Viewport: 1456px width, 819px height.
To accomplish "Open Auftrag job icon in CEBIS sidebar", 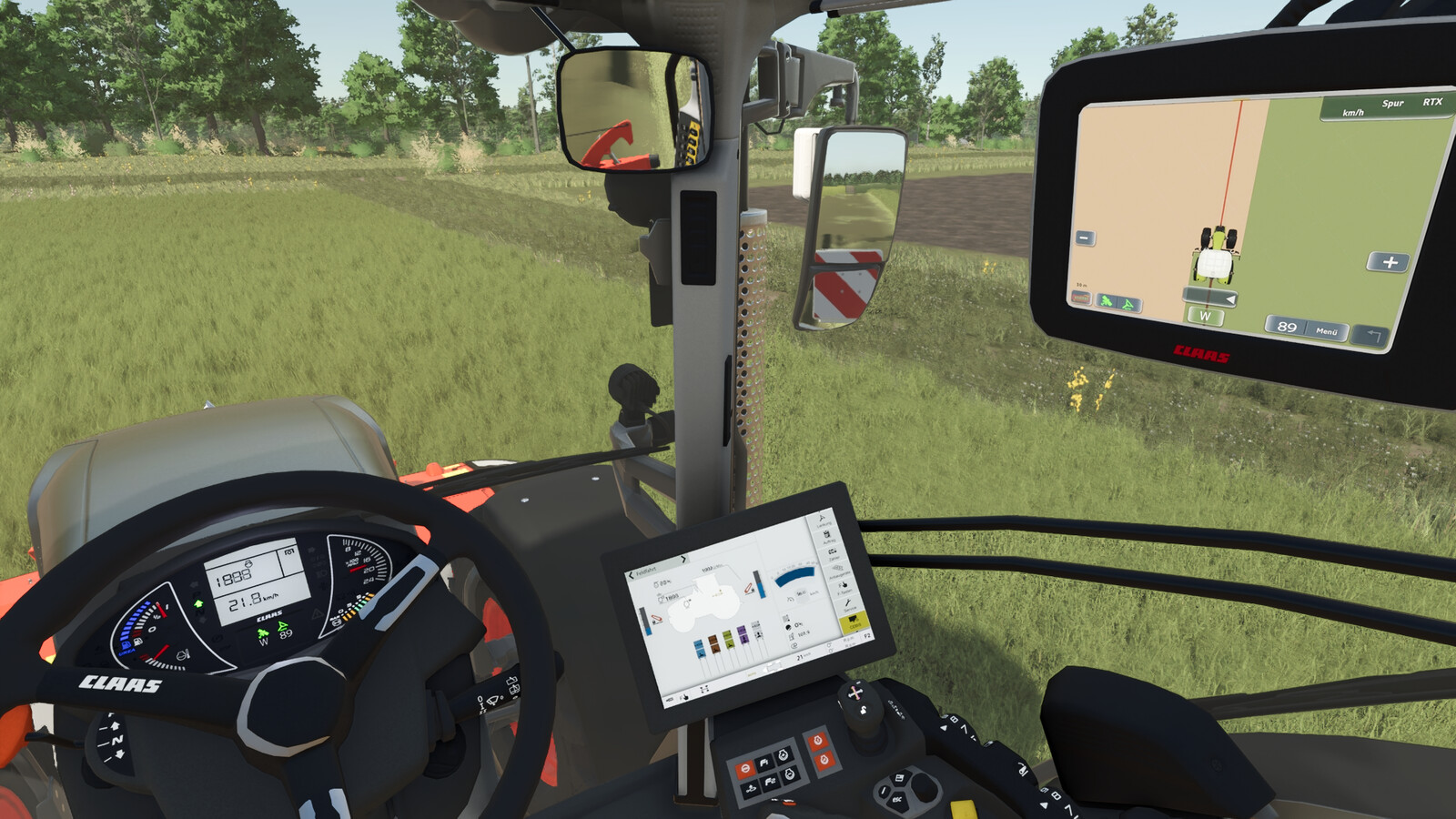I will tap(828, 535).
